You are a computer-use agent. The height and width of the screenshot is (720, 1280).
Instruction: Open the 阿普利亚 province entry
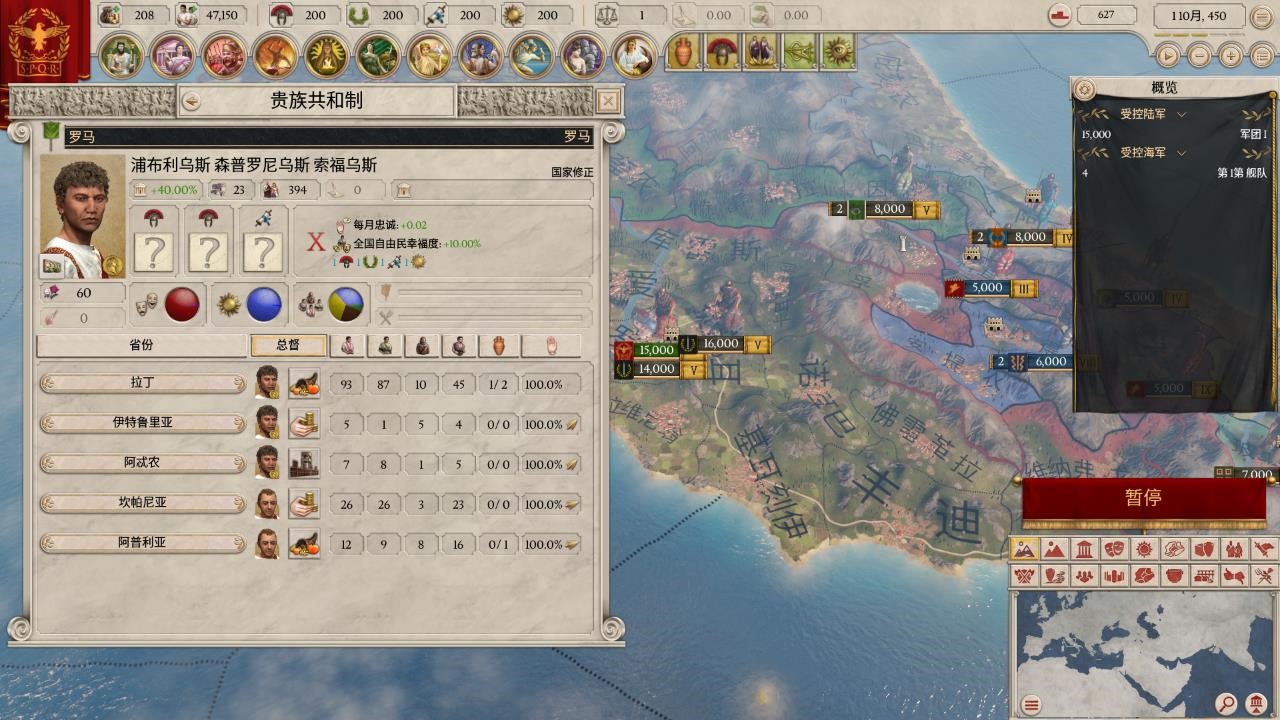pyautogui.click(x=143, y=544)
